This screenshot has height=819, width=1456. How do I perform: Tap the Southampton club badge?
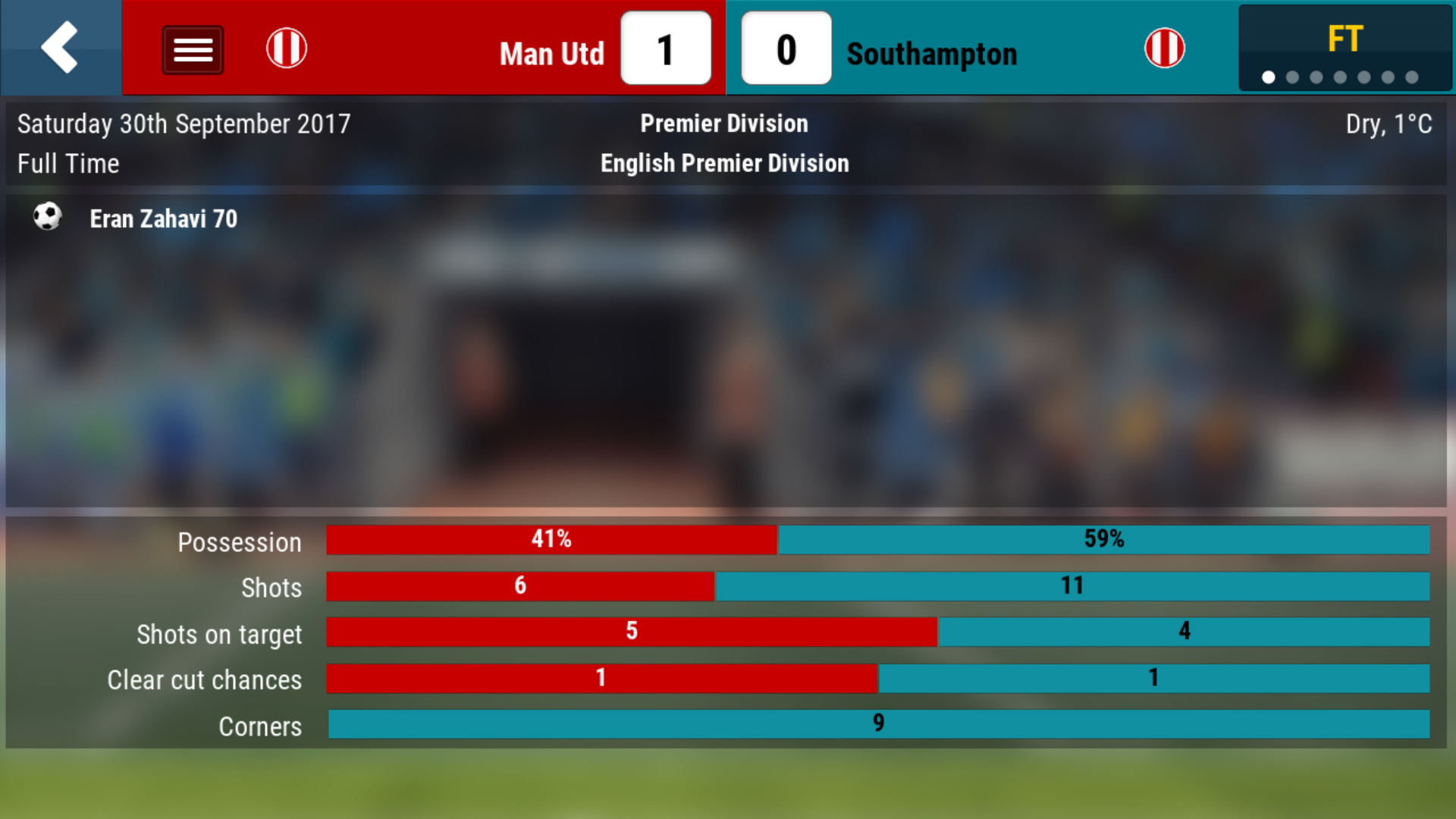[1164, 49]
